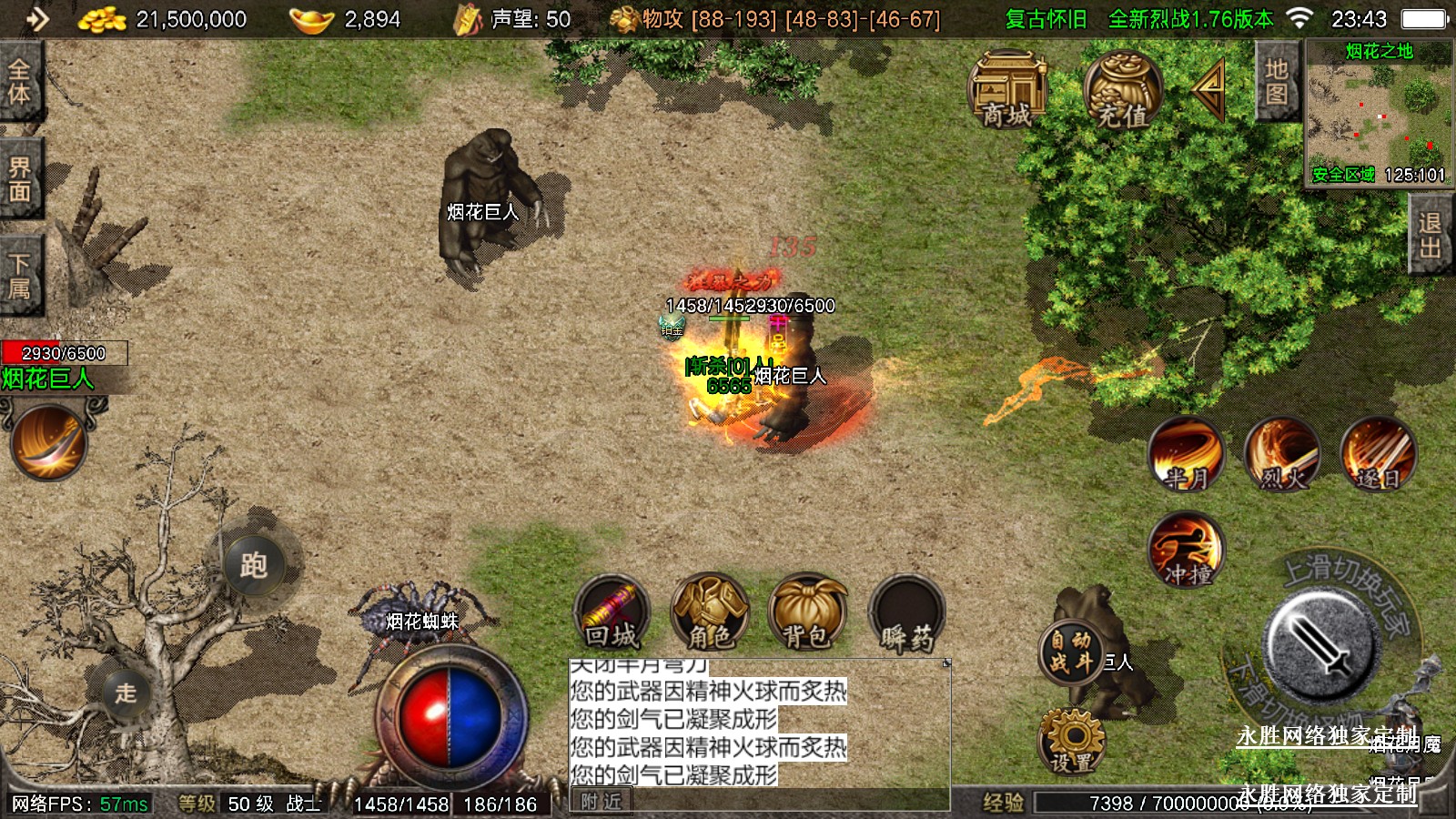Open the 角色 character sheet
Screen dimensions: 1456x819
point(710,612)
